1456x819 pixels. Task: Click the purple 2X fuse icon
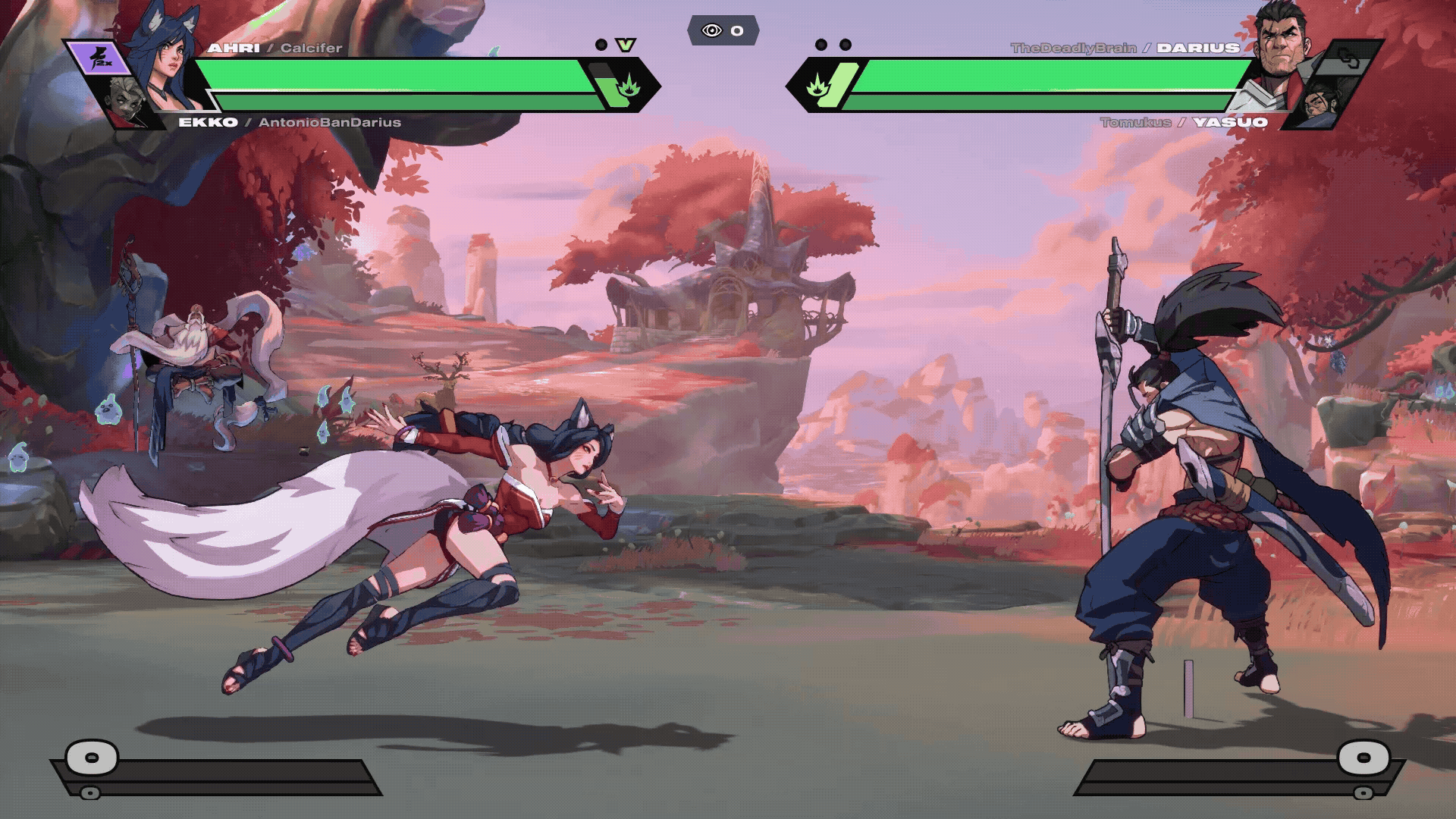[x=99, y=58]
